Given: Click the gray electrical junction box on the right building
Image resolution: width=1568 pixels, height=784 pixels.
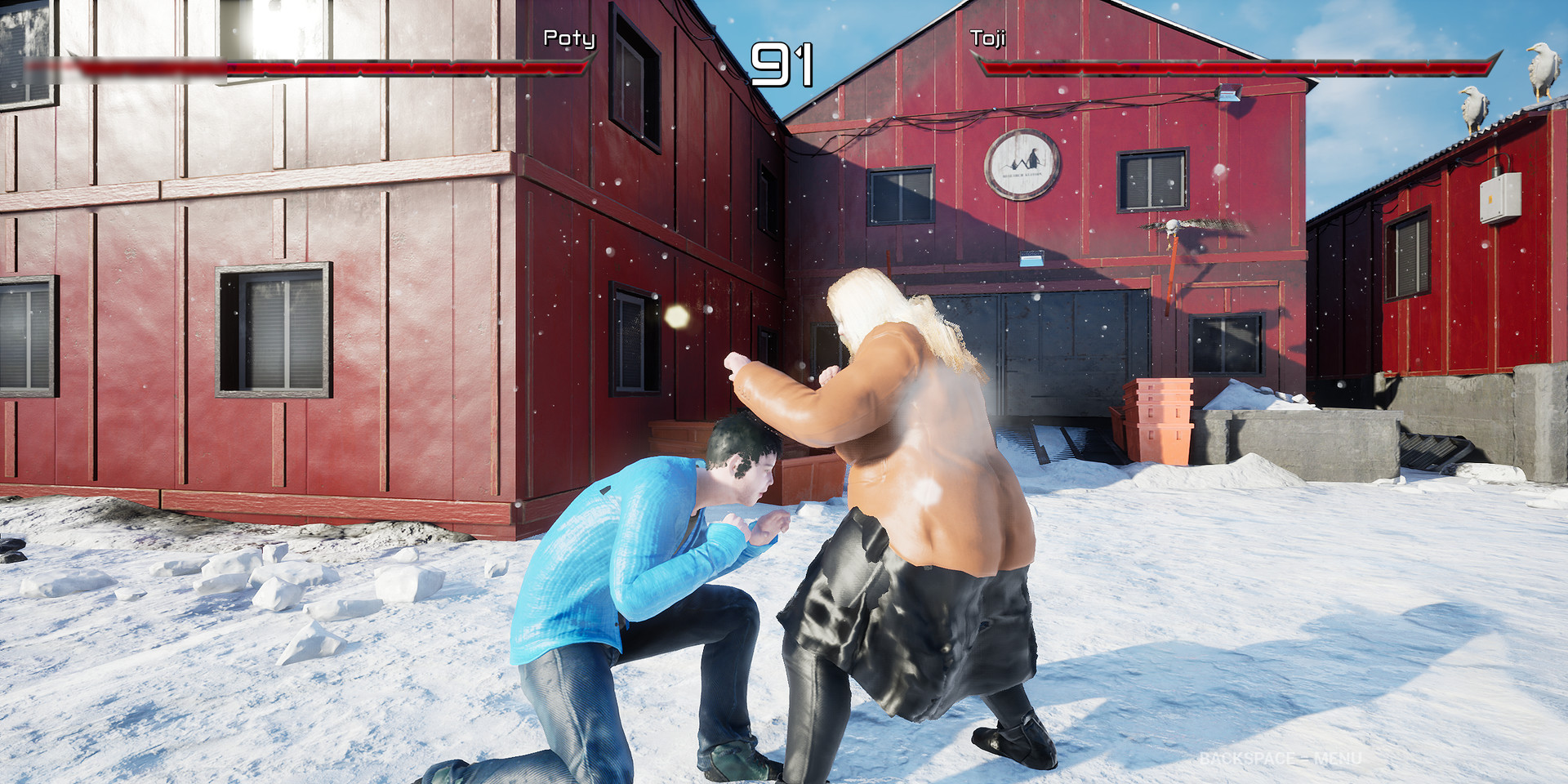Looking at the screenshot, I should tap(1500, 196).
